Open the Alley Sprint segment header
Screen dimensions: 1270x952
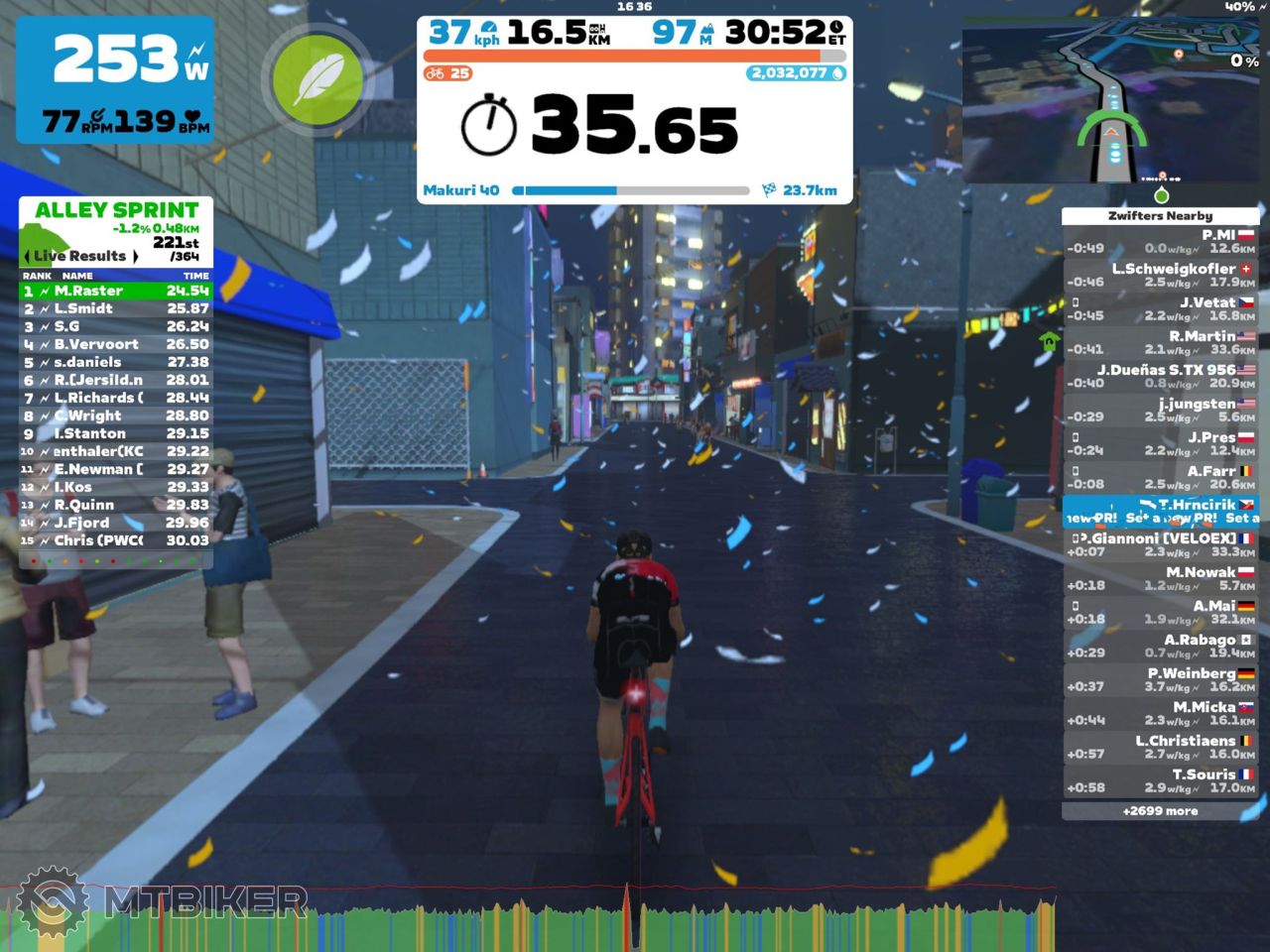[116, 210]
